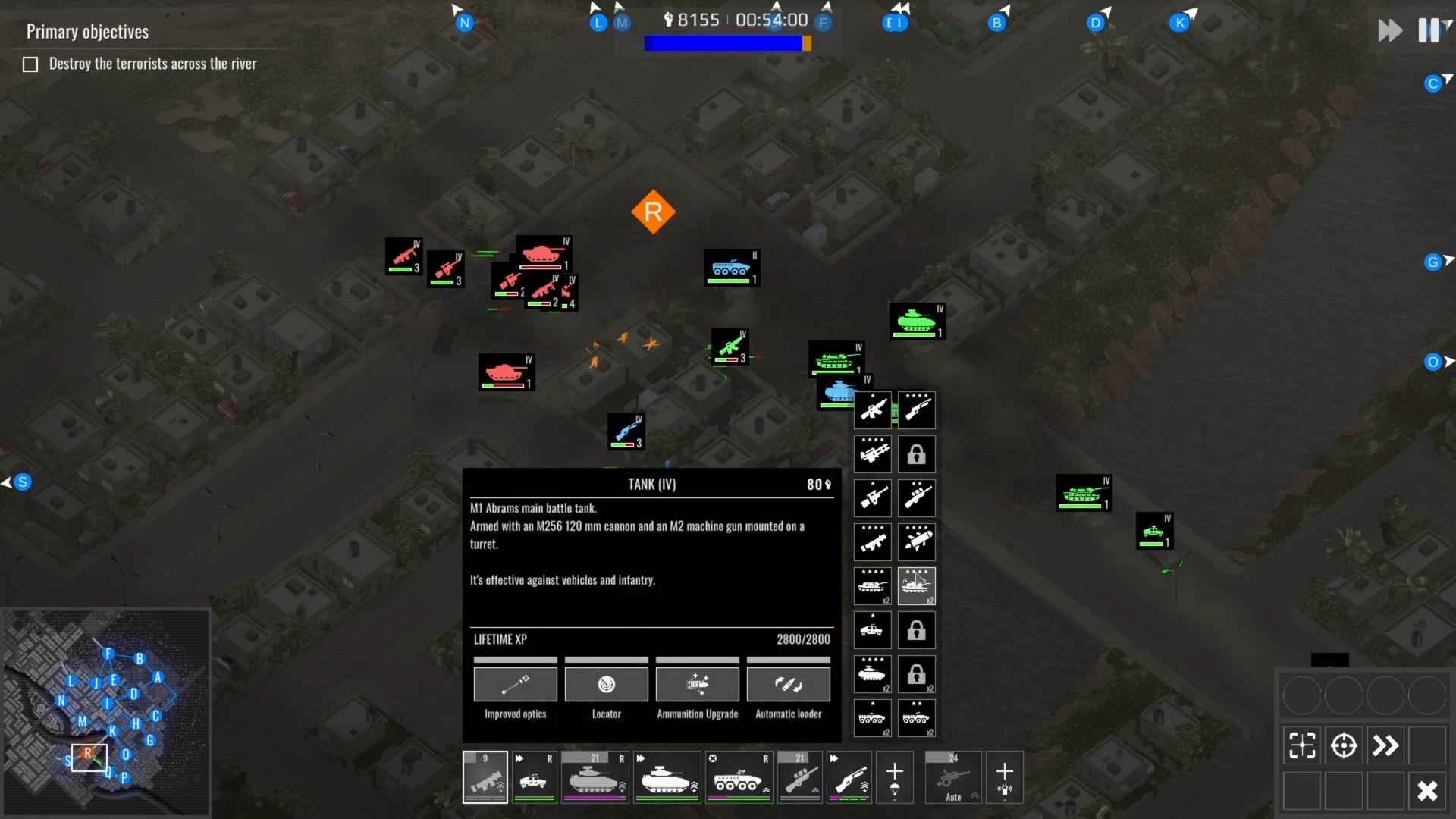The image size is (1456, 819).
Task: Click the double-chevron fast-move icon in bottom-right panel
Action: 1386,745
